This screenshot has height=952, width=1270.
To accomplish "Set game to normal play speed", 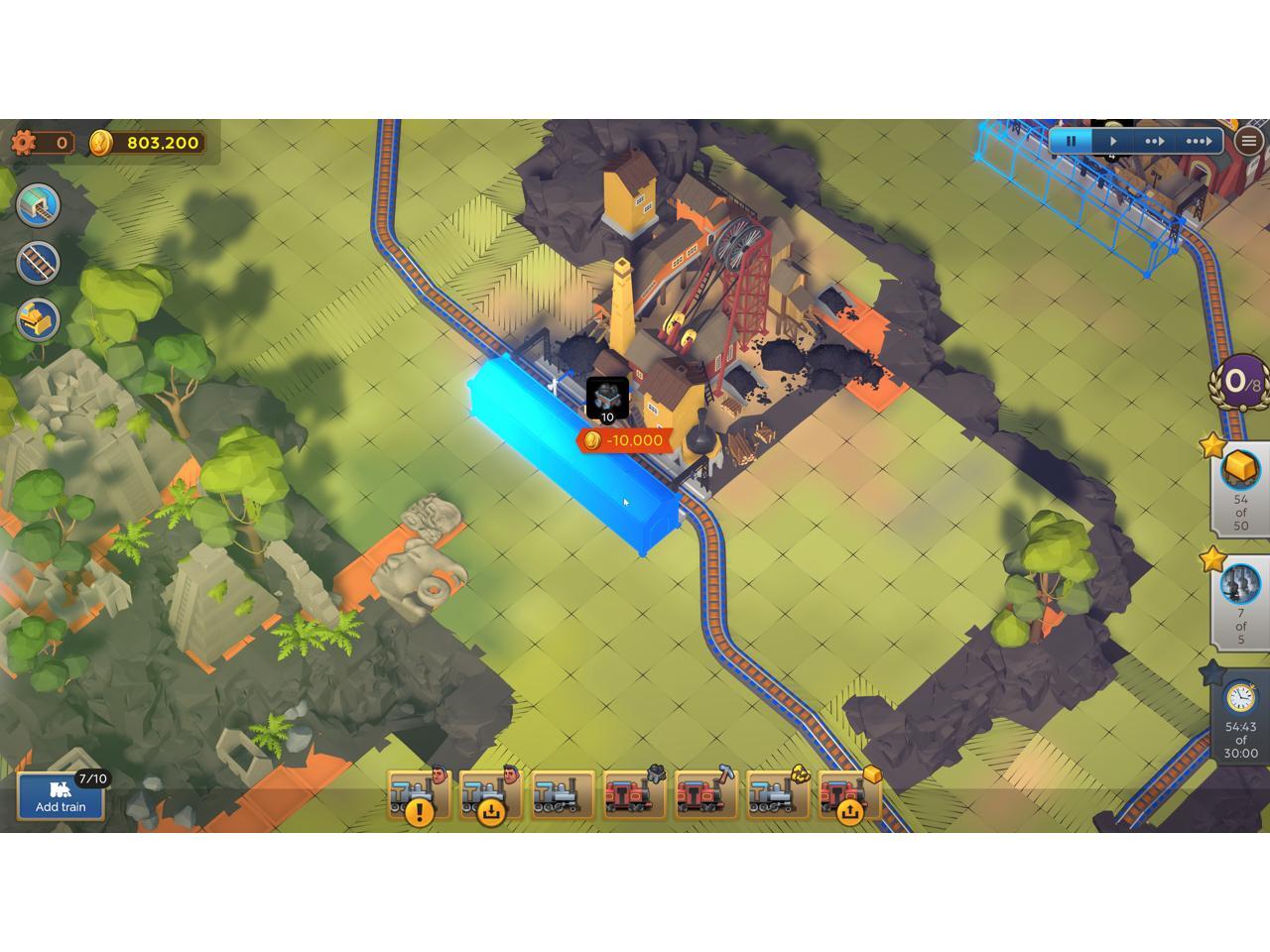I will click(1112, 141).
